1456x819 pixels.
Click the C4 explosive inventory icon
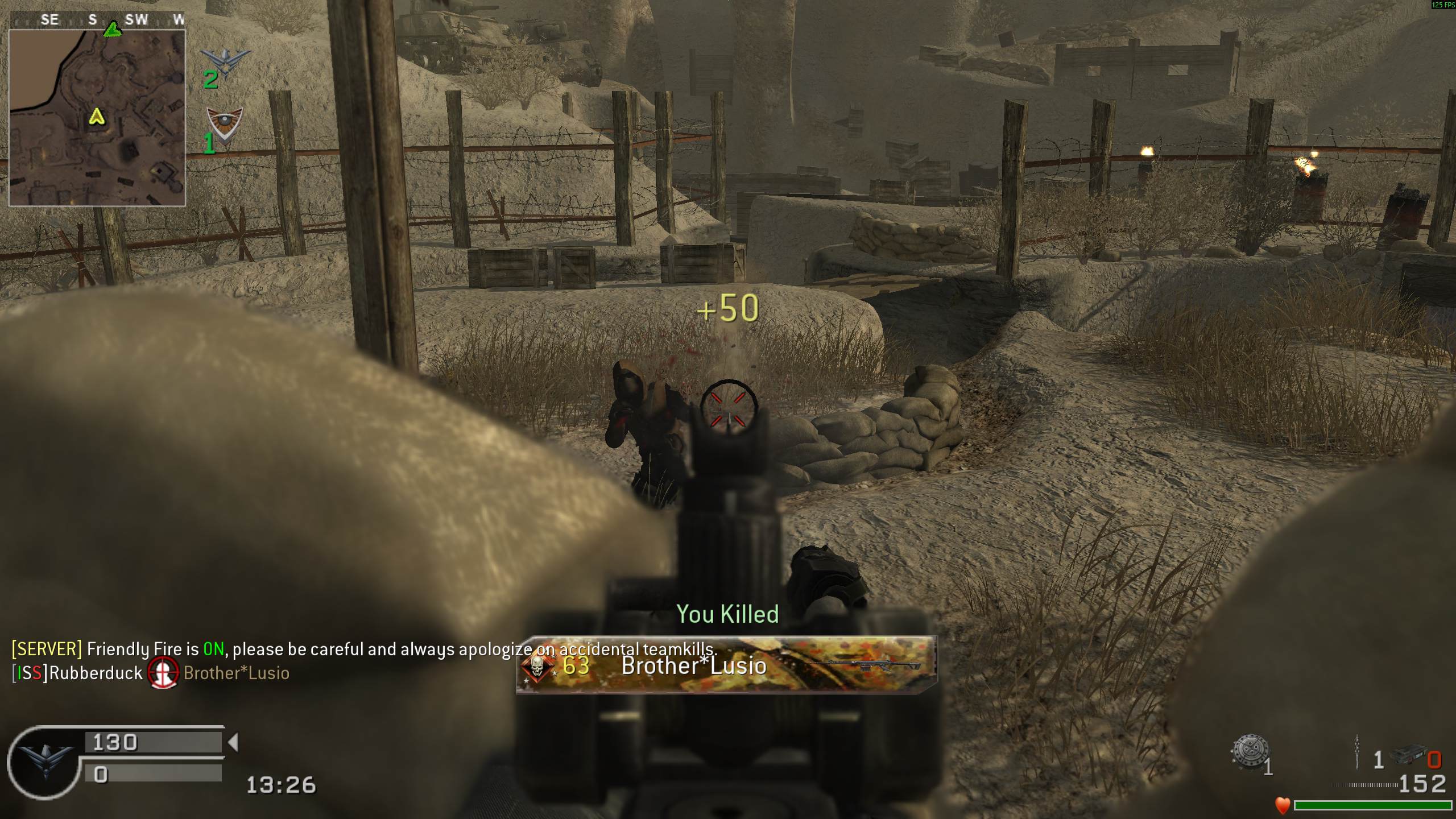pyautogui.click(x=1407, y=756)
